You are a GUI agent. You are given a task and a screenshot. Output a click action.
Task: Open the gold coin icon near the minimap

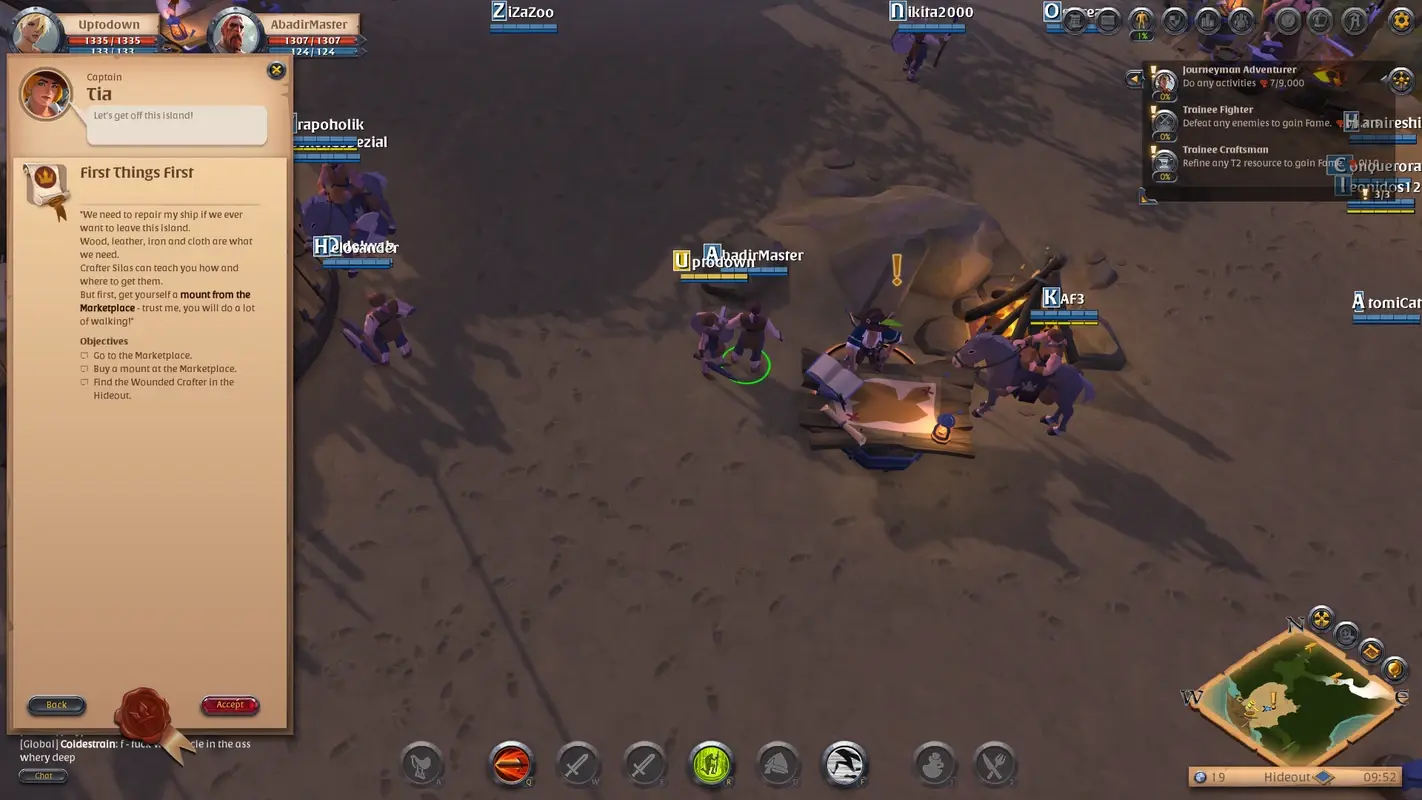[x=1394, y=669]
